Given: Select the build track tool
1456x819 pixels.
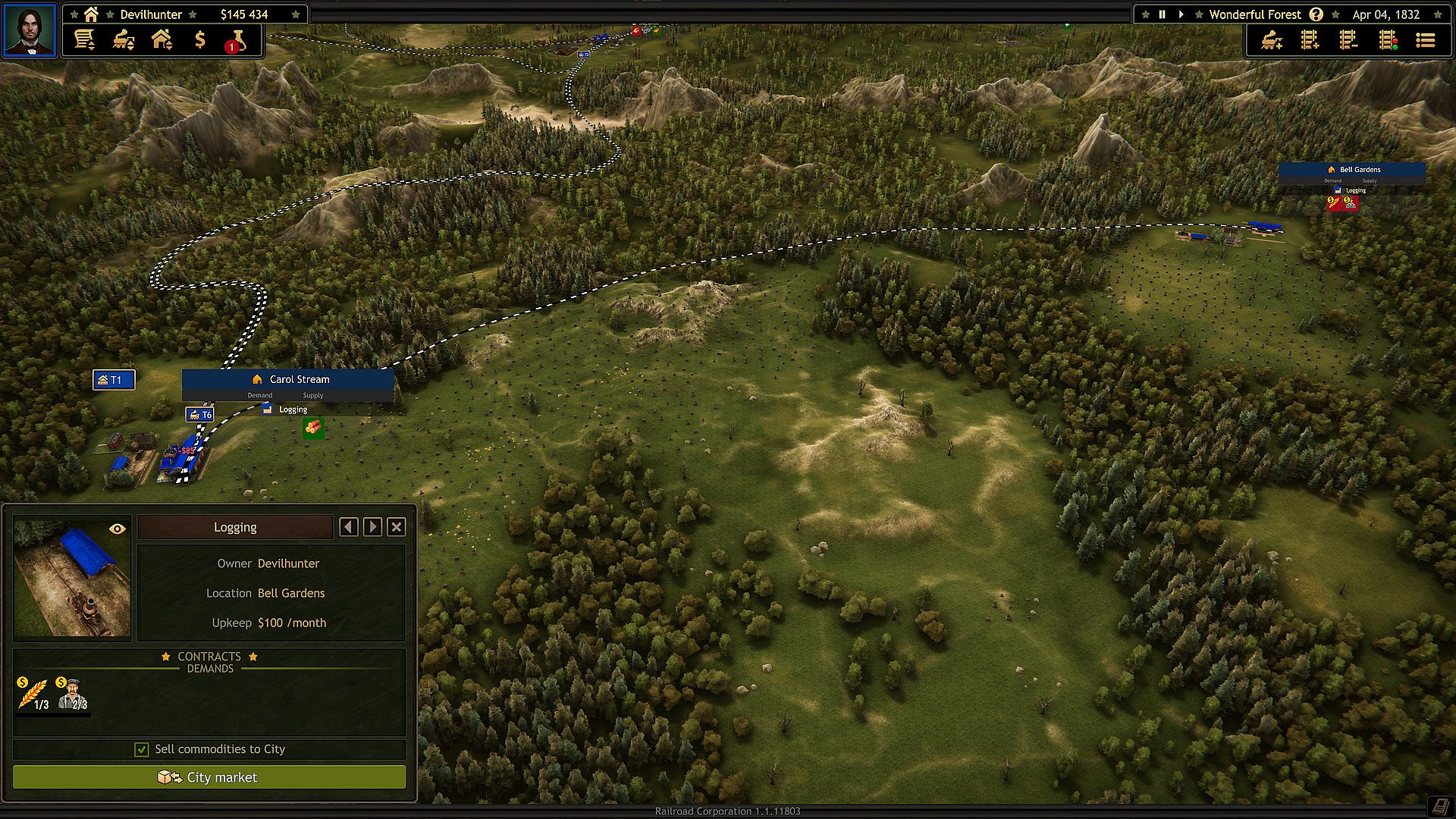Looking at the screenshot, I should (x=1310, y=40).
